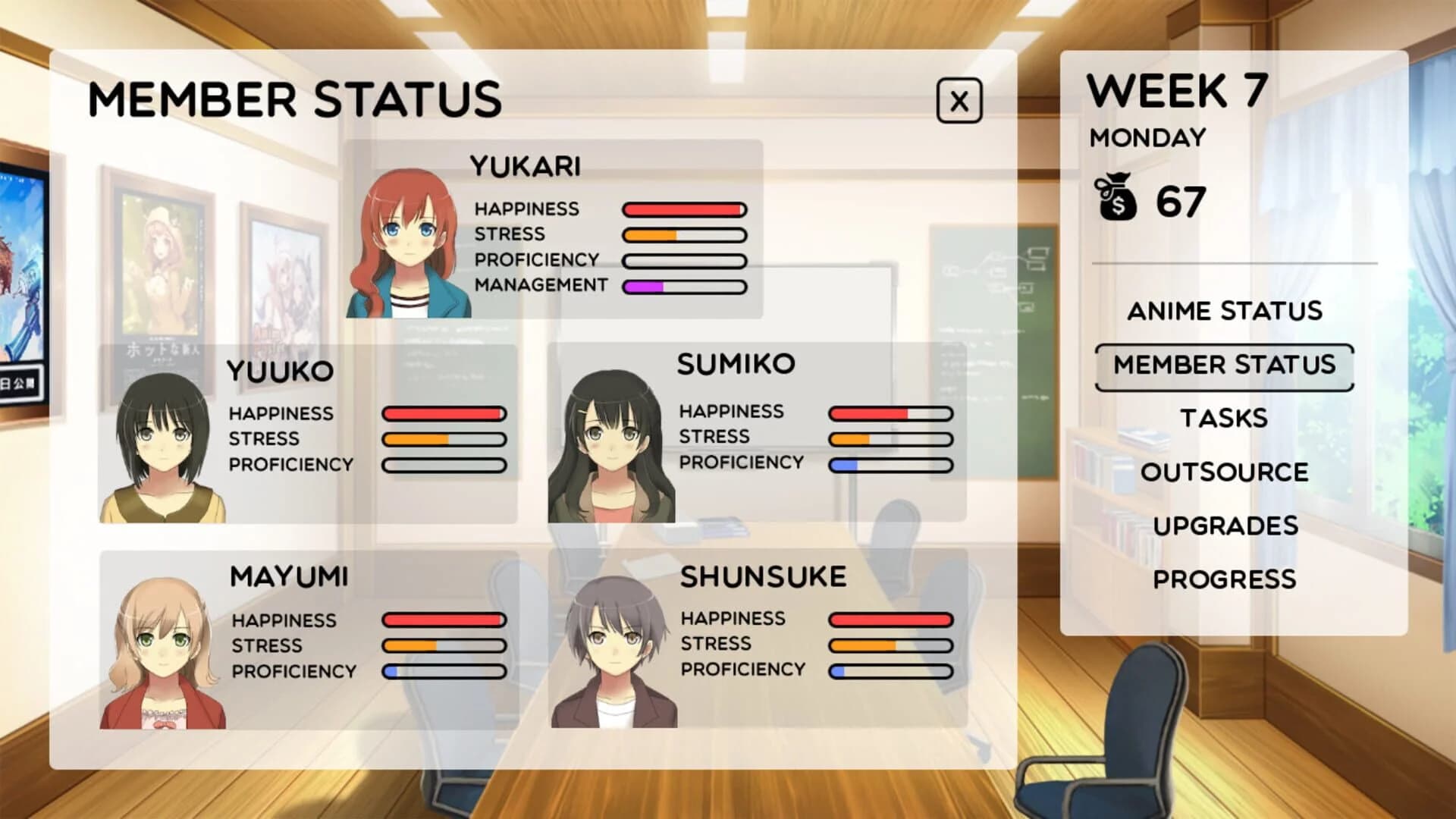Open the PROGRESS panel
Viewport: 1456px width, 819px height.
tap(1224, 579)
